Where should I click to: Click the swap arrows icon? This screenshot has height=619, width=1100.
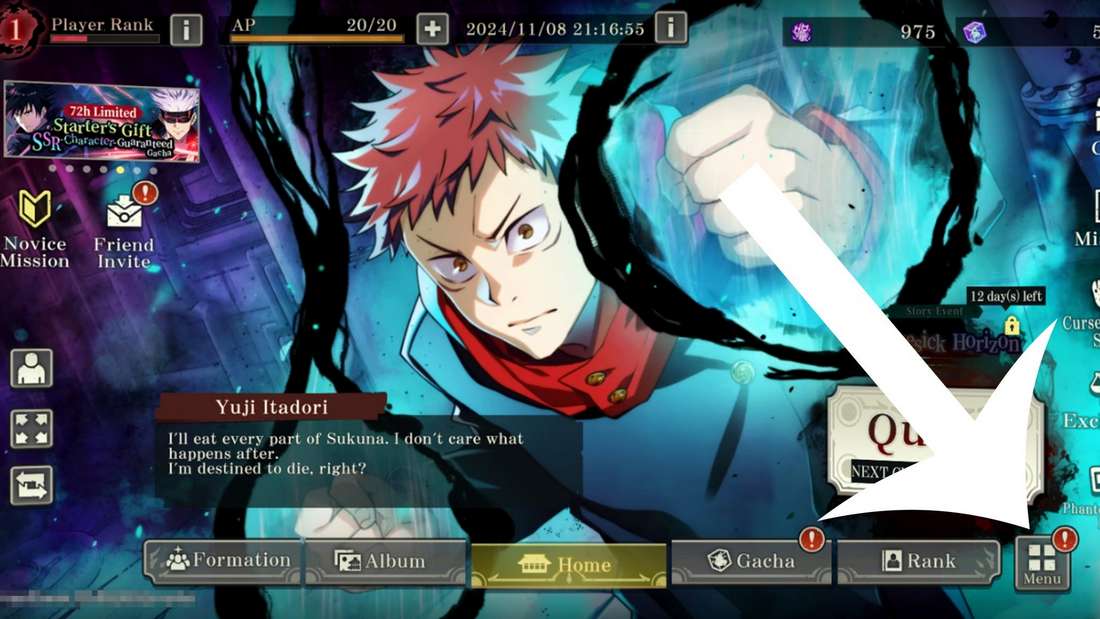31,487
